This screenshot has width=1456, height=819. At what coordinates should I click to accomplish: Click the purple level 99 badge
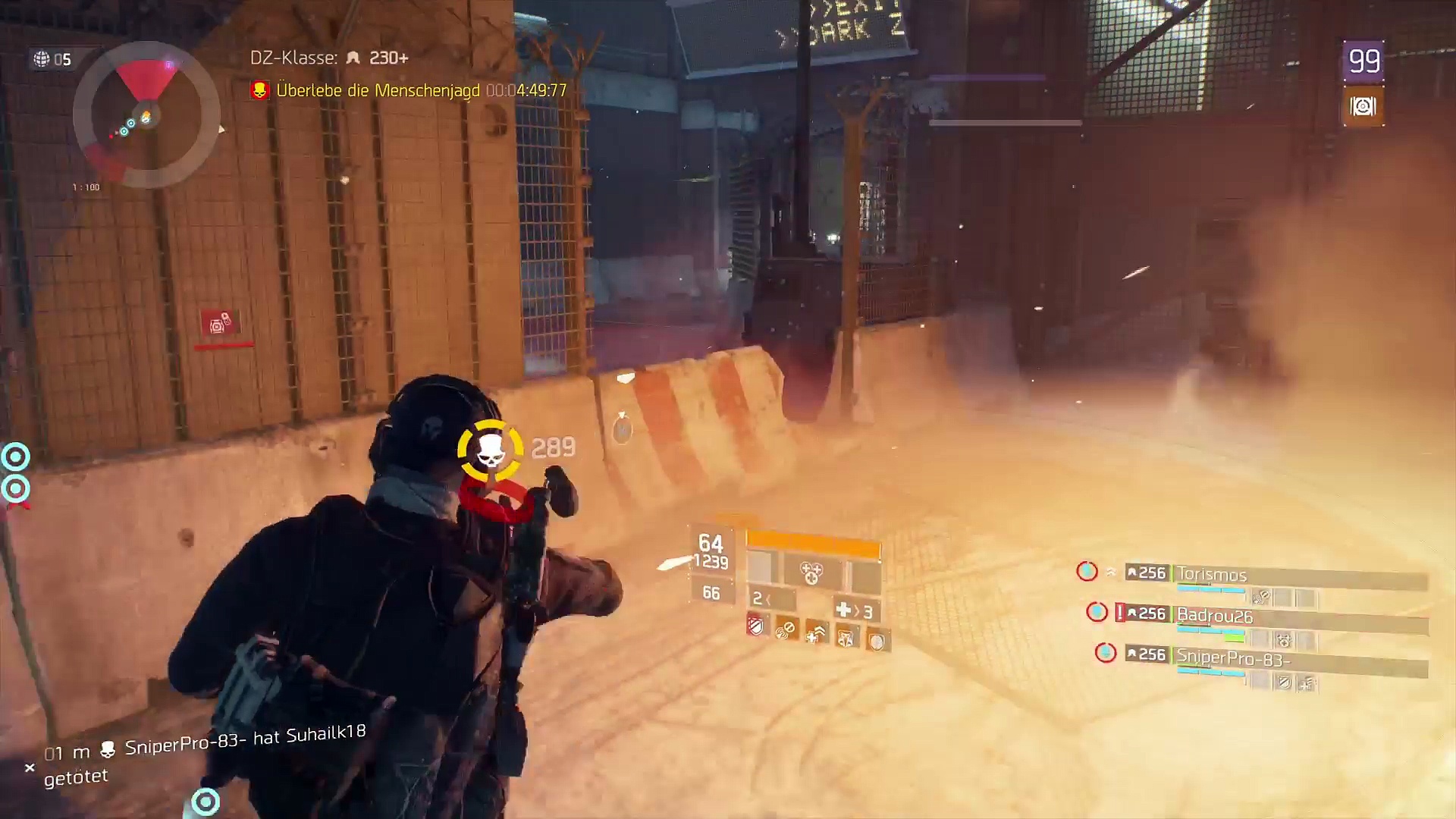point(1363,61)
